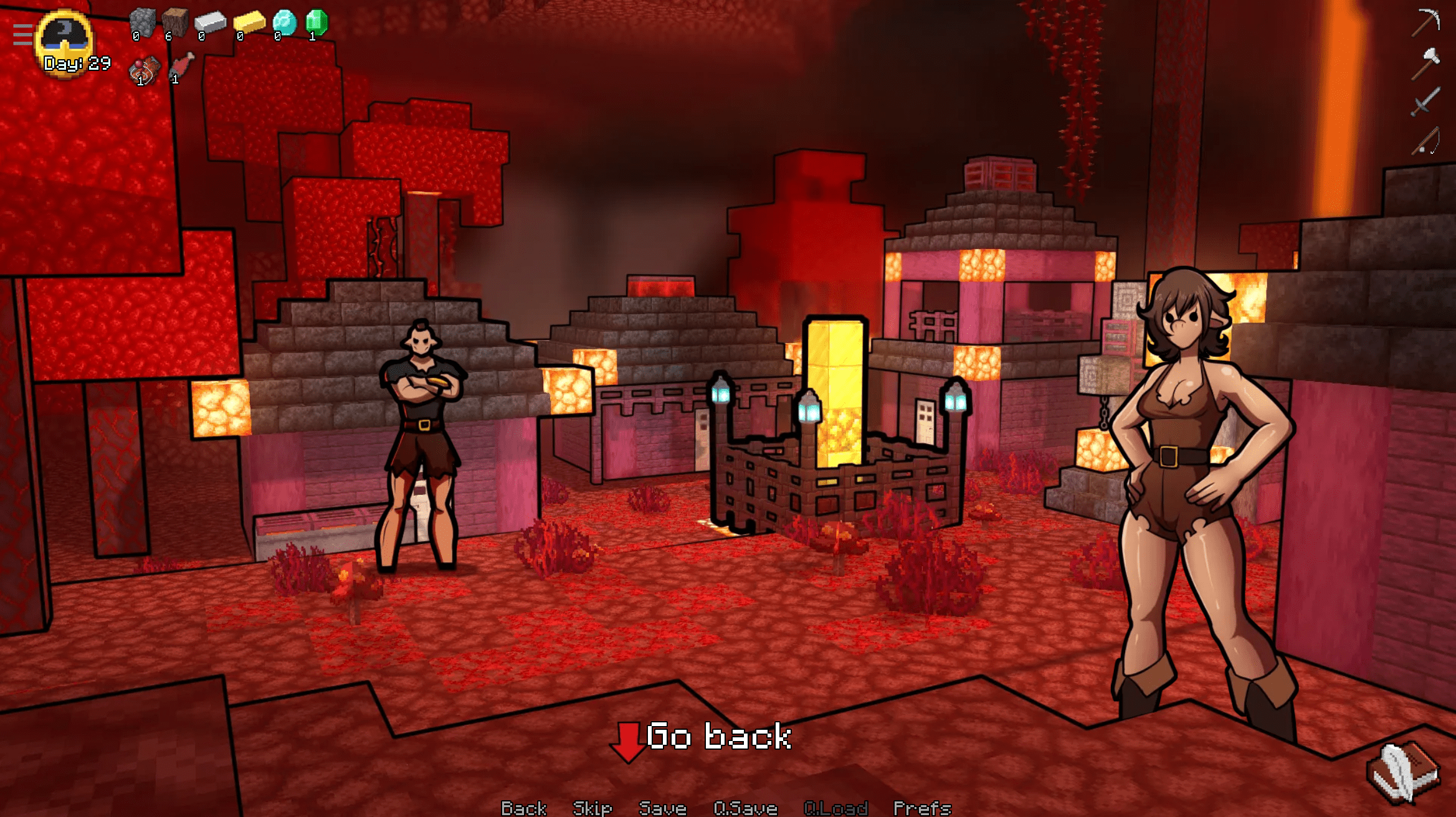Click the Back button
This screenshot has height=817, width=1456.
click(x=523, y=808)
